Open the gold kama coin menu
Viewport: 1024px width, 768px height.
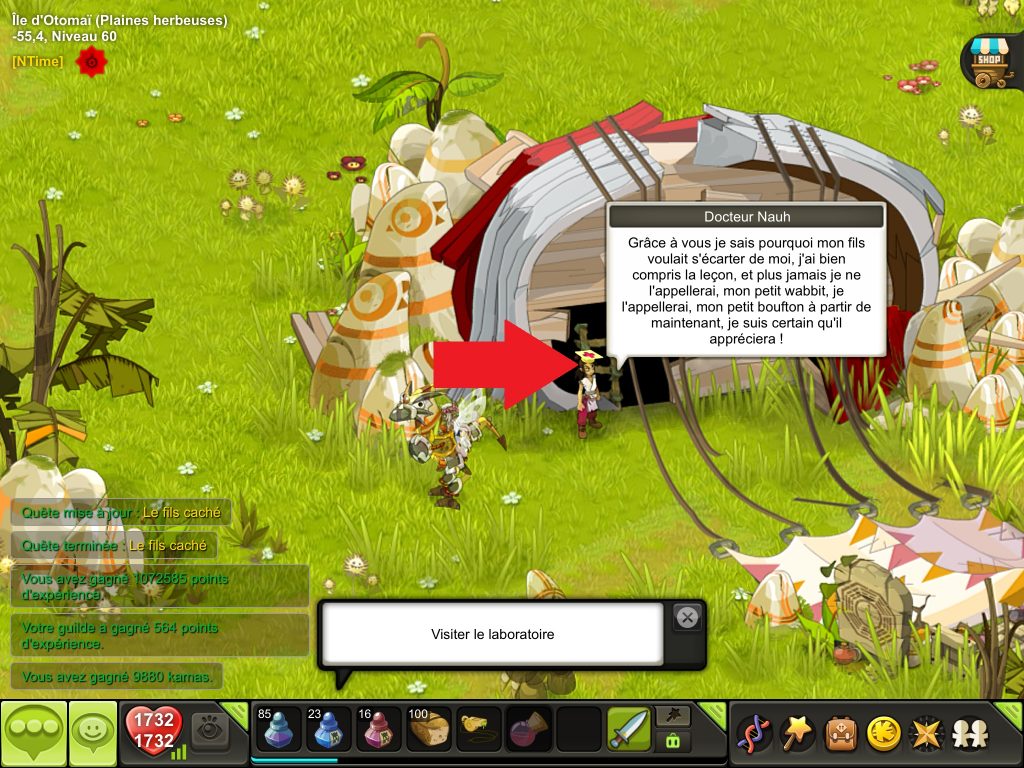coord(883,734)
